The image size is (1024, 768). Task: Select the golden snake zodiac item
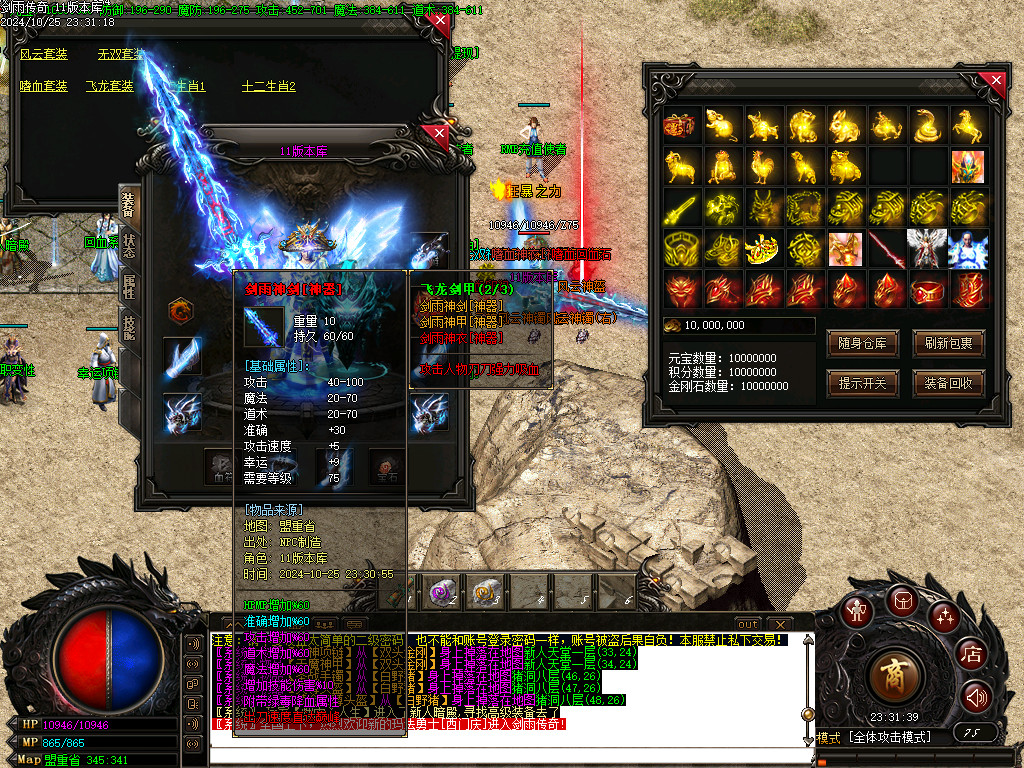coord(926,126)
